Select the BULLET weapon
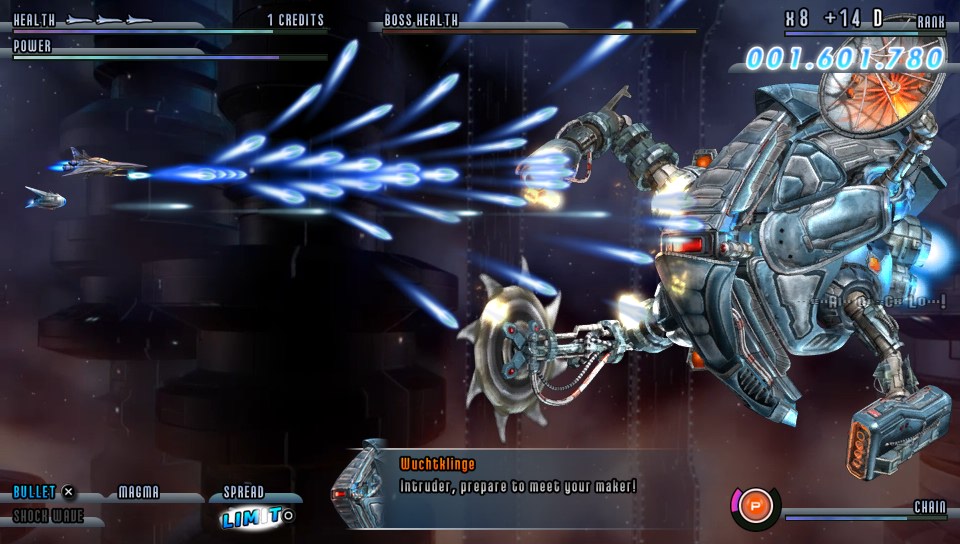The height and width of the screenshot is (544, 960). click(35, 492)
